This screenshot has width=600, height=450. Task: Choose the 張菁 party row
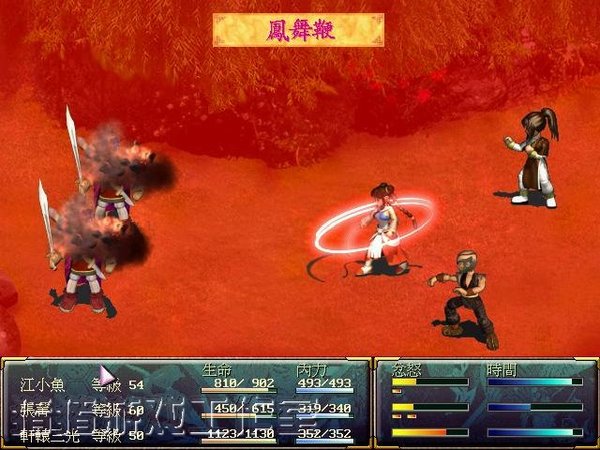(35, 409)
